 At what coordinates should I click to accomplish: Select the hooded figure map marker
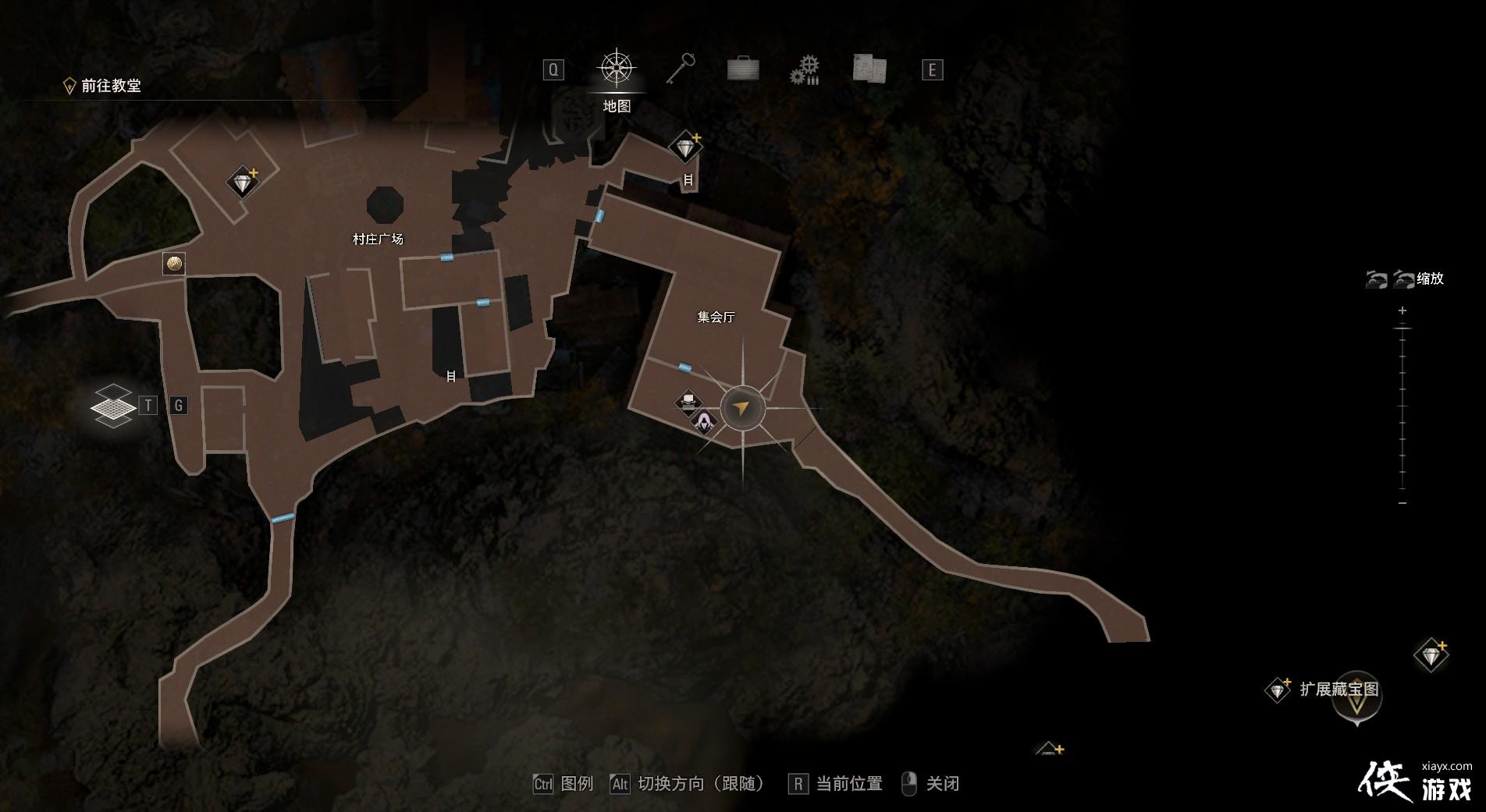705,422
